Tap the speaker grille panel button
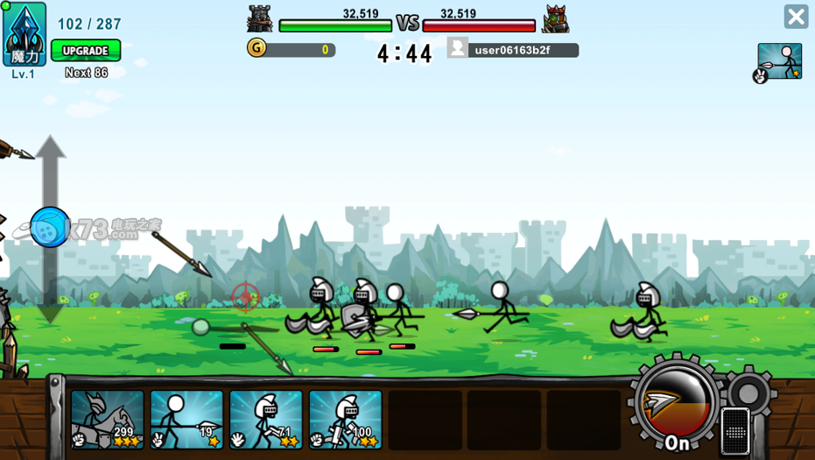This screenshot has height=460, width=815. click(x=735, y=430)
